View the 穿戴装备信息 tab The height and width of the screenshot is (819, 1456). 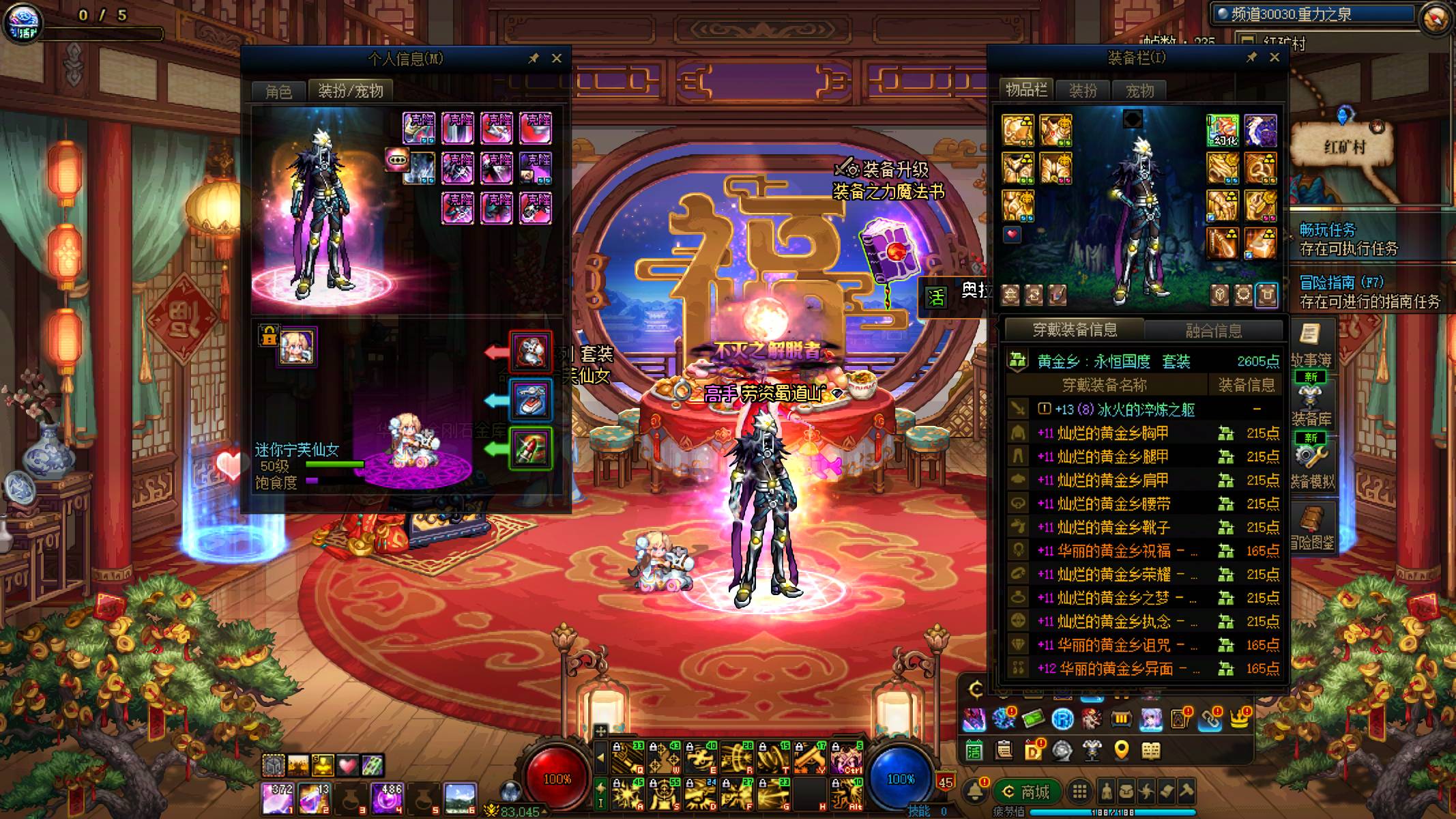(x=1075, y=330)
